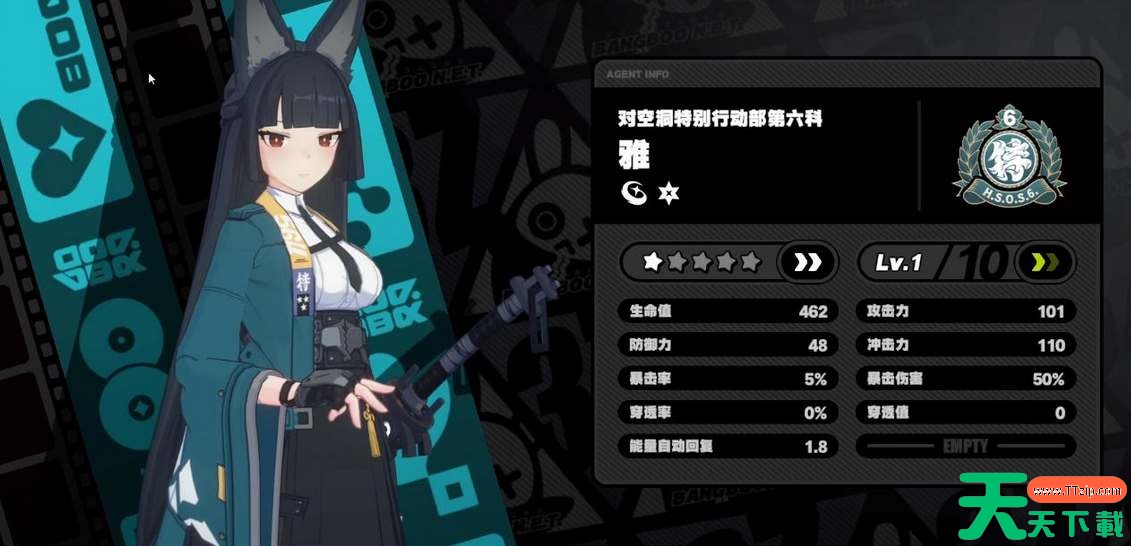Select the H.S.O.S.6 faction emblem
1131x546 pixels.
(x=1010, y=155)
